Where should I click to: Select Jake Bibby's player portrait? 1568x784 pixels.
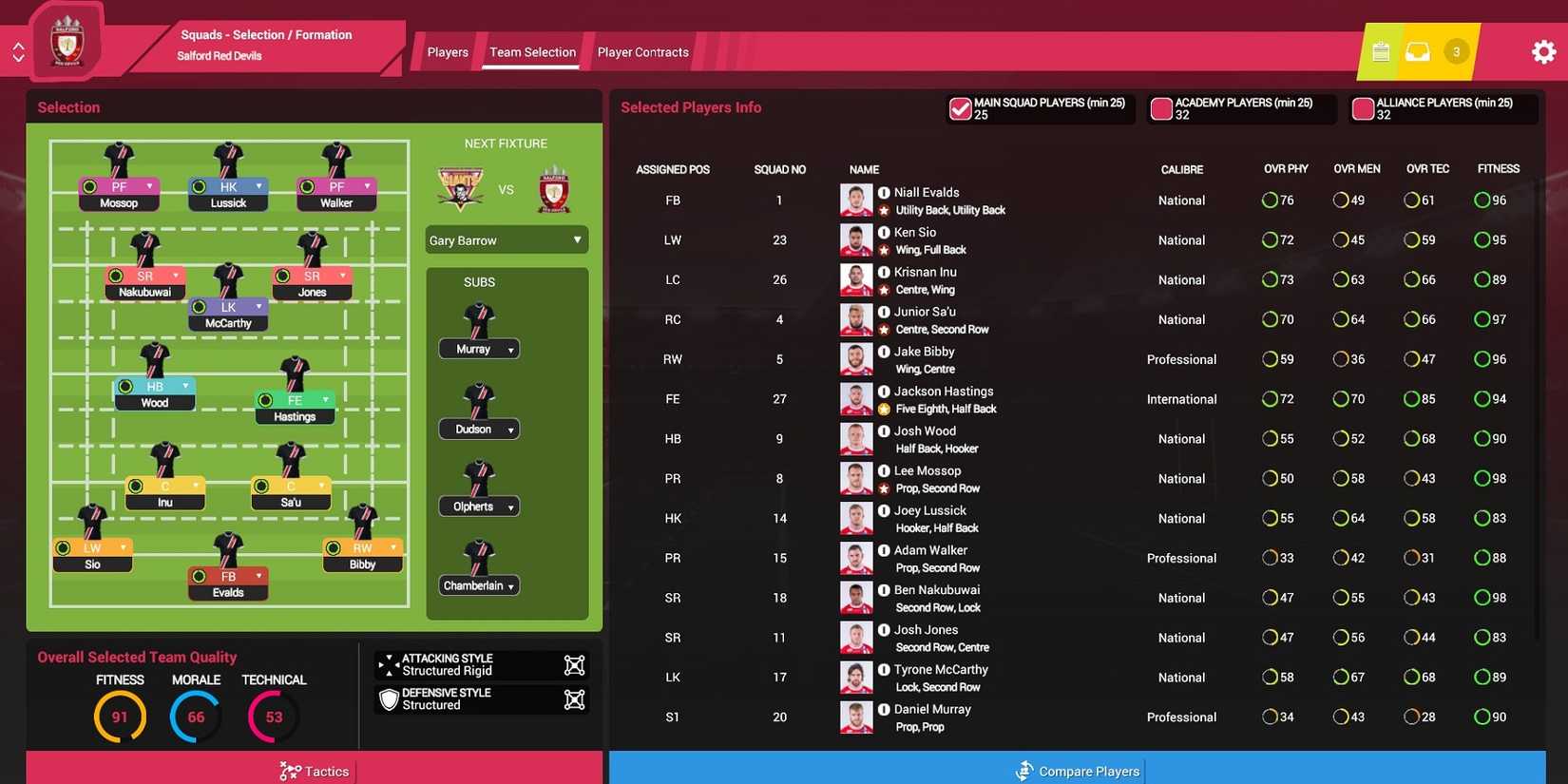856,358
